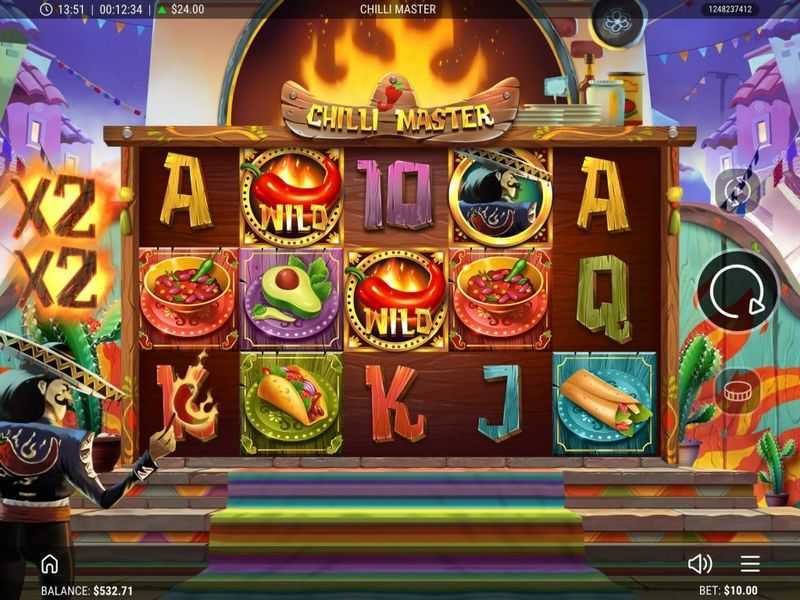Go to the home lobby
The height and width of the screenshot is (600, 800).
pos(49,564)
